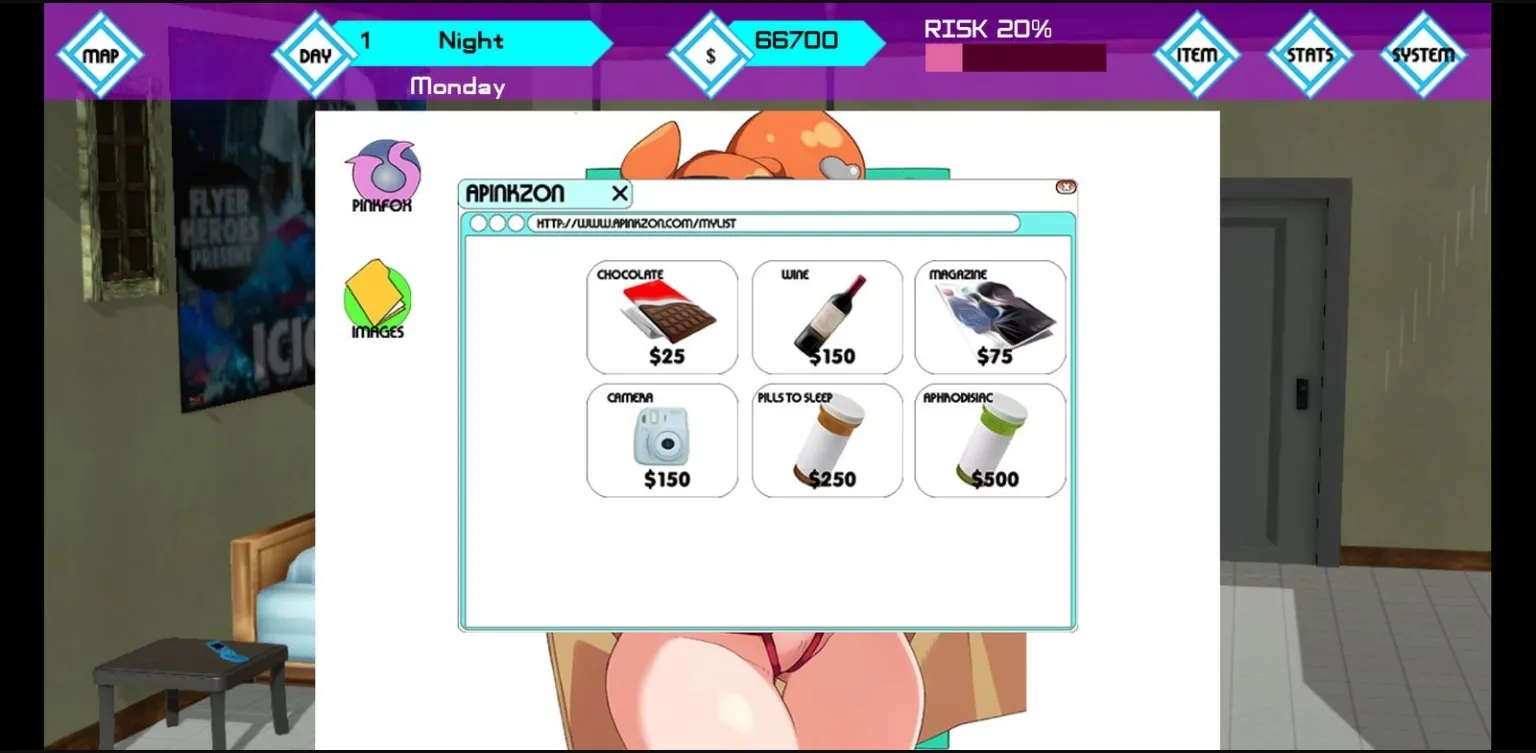Open the MAP screen
This screenshot has height=753, width=1536.
[100, 55]
